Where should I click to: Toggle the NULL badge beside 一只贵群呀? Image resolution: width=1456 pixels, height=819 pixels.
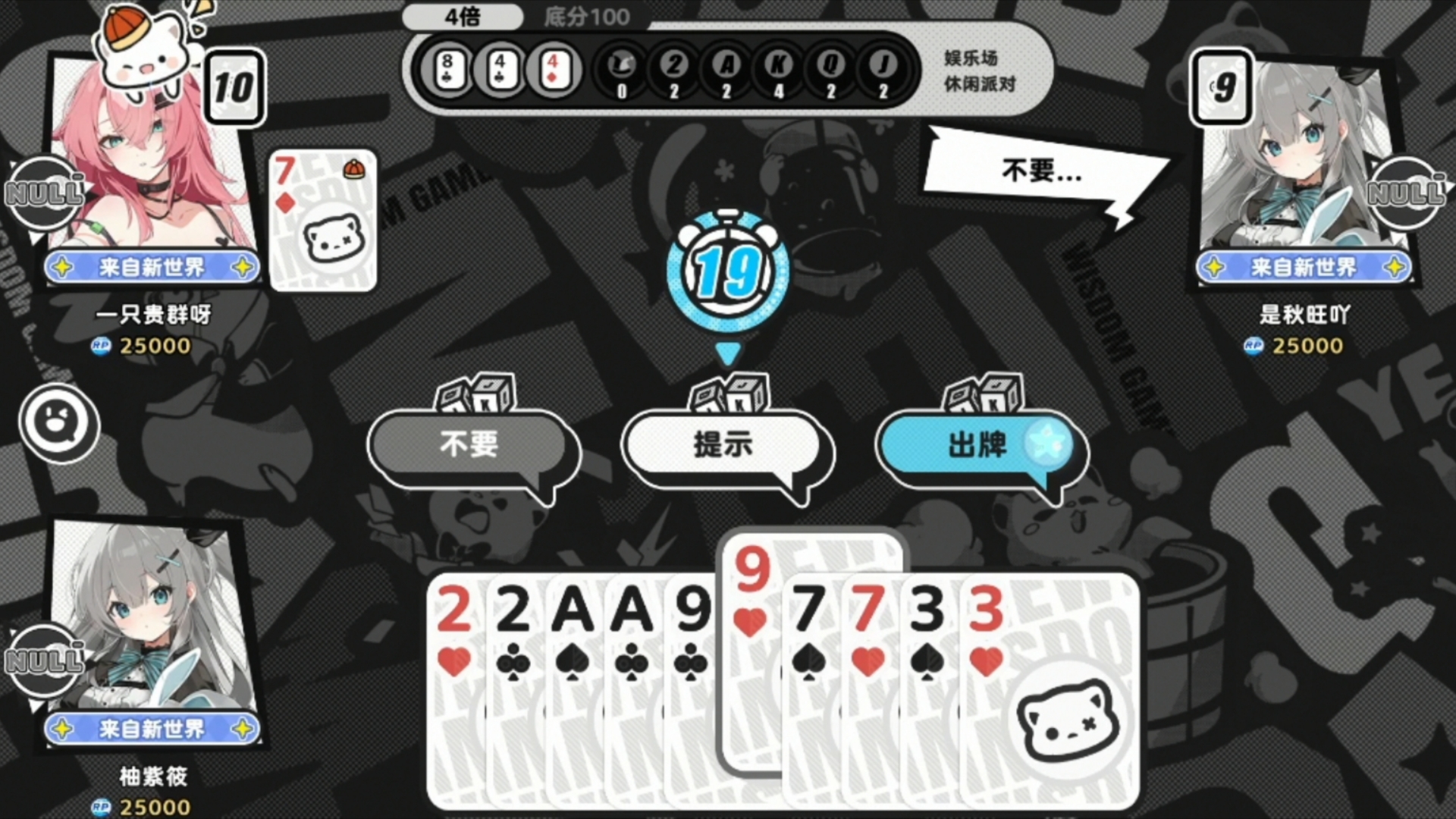click(x=42, y=193)
